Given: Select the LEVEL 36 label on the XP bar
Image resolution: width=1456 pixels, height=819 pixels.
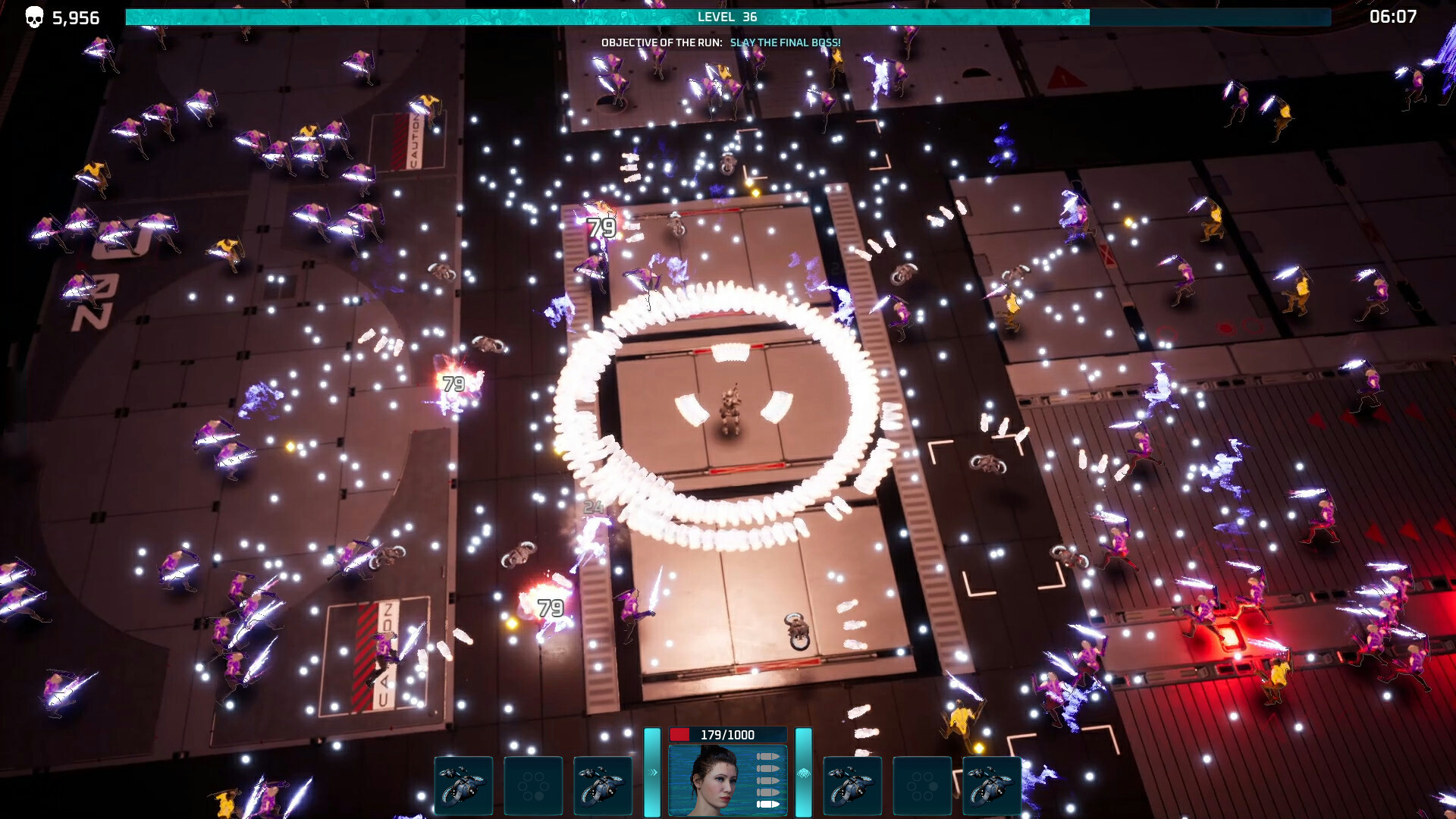Looking at the screenshot, I should [726, 17].
